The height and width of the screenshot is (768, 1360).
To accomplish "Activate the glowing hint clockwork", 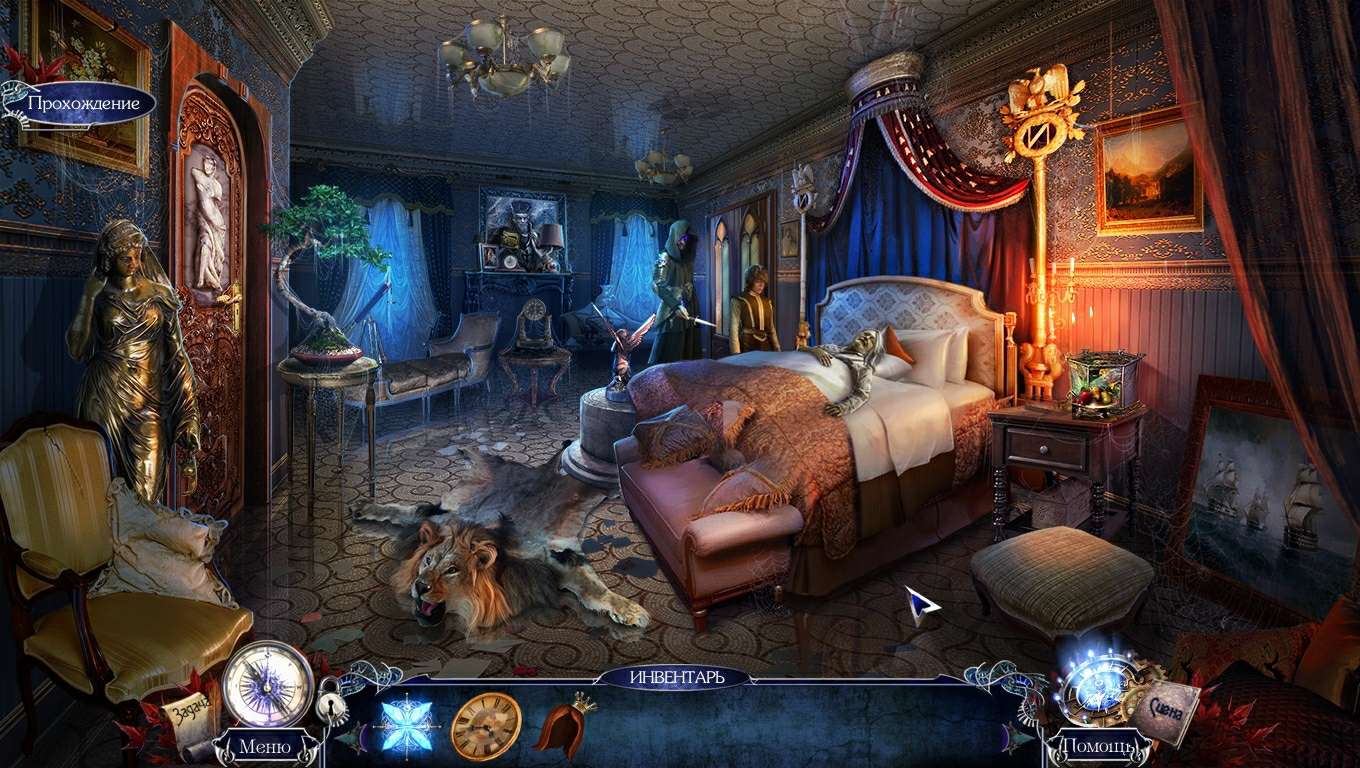I will [x=1096, y=686].
